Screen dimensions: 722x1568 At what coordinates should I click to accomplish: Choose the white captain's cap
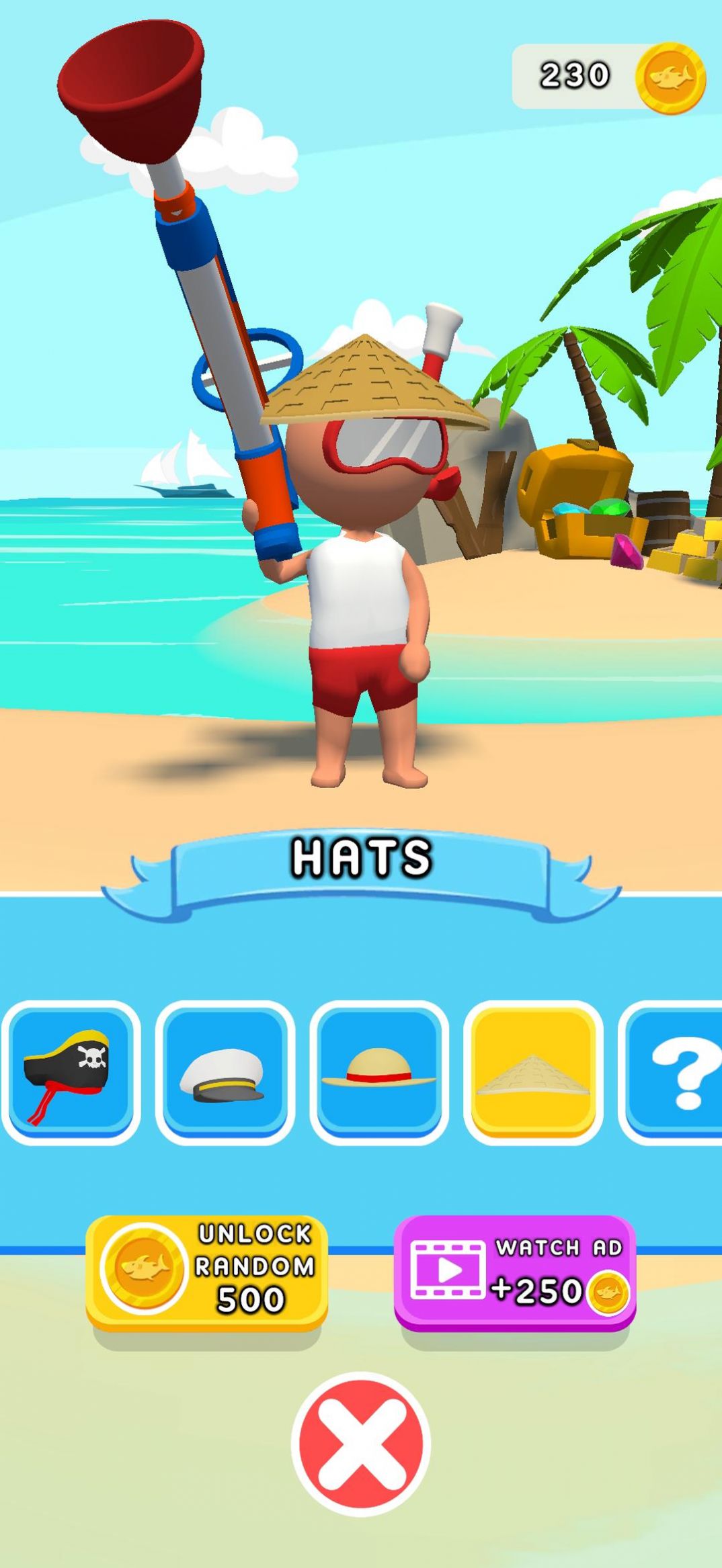tap(225, 1072)
